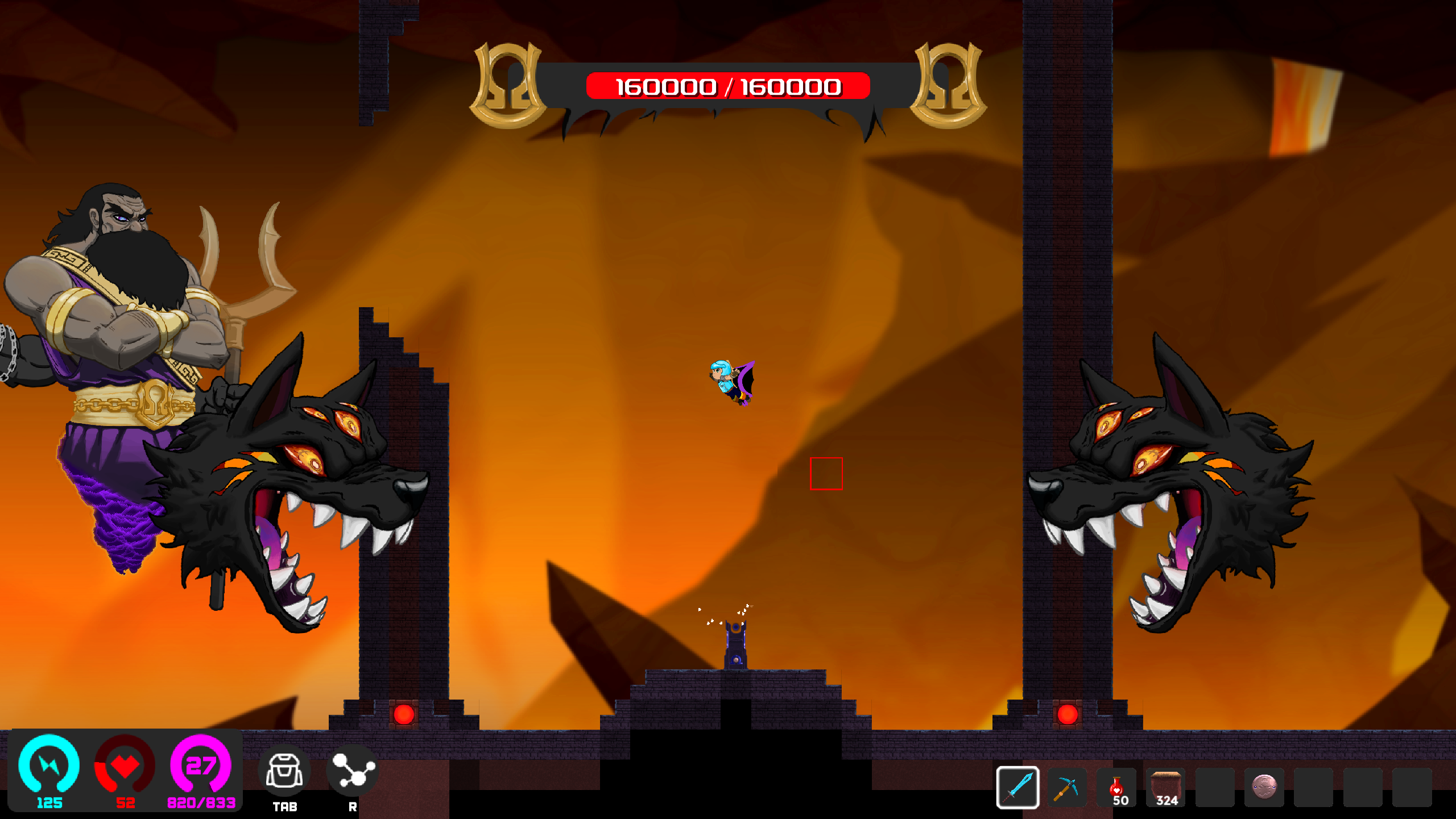Screen dimensions: 1456x819
Task: Select the crystal pickaxe hotbar slot
Action: (x=1067, y=788)
